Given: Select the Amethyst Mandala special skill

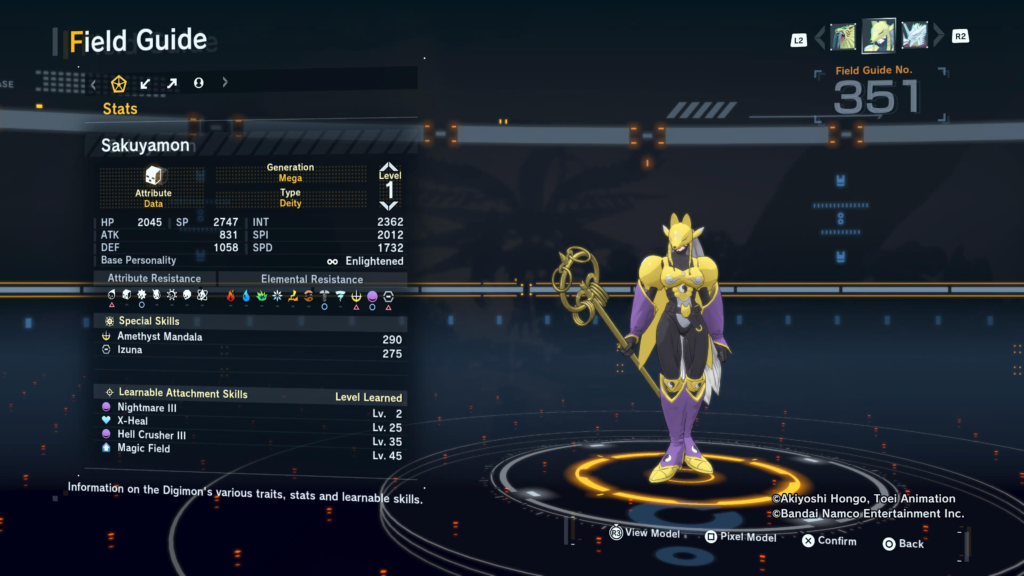Looking at the screenshot, I should [x=160, y=337].
